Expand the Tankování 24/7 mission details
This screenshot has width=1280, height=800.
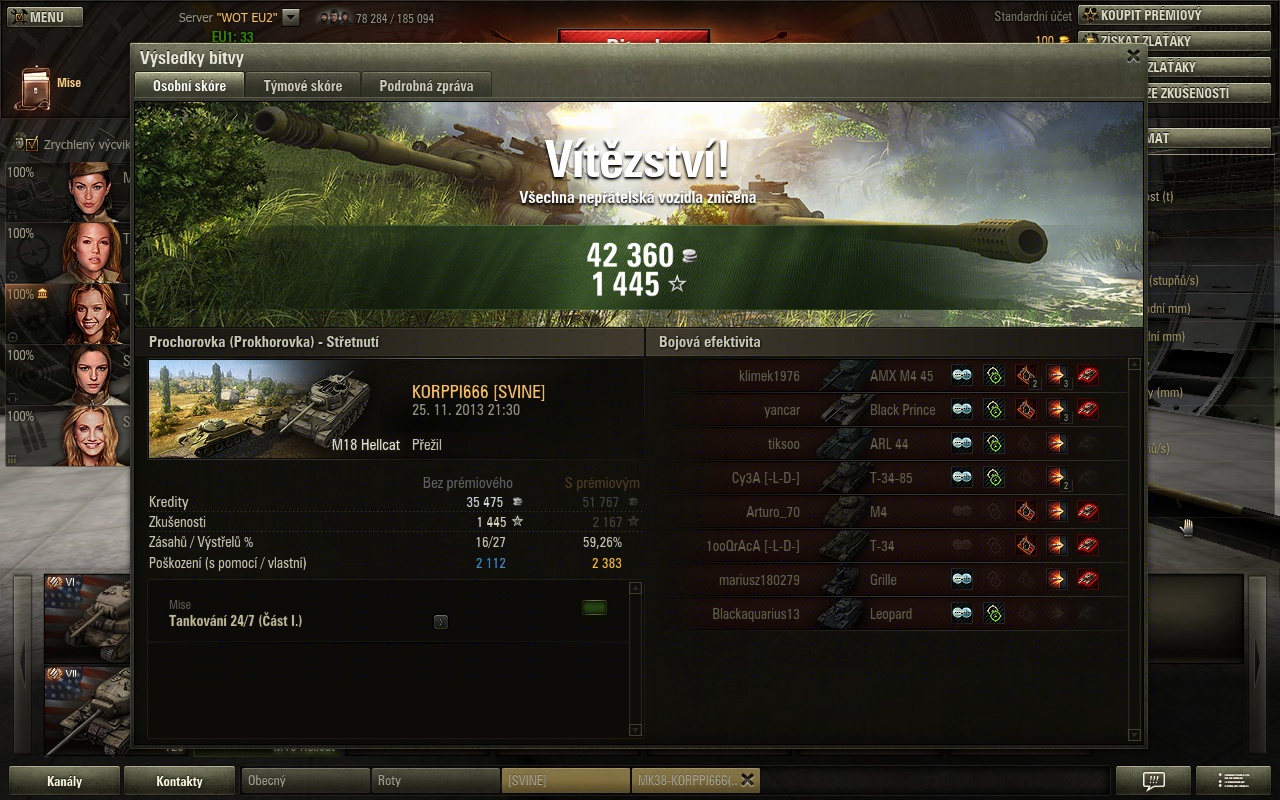(441, 622)
